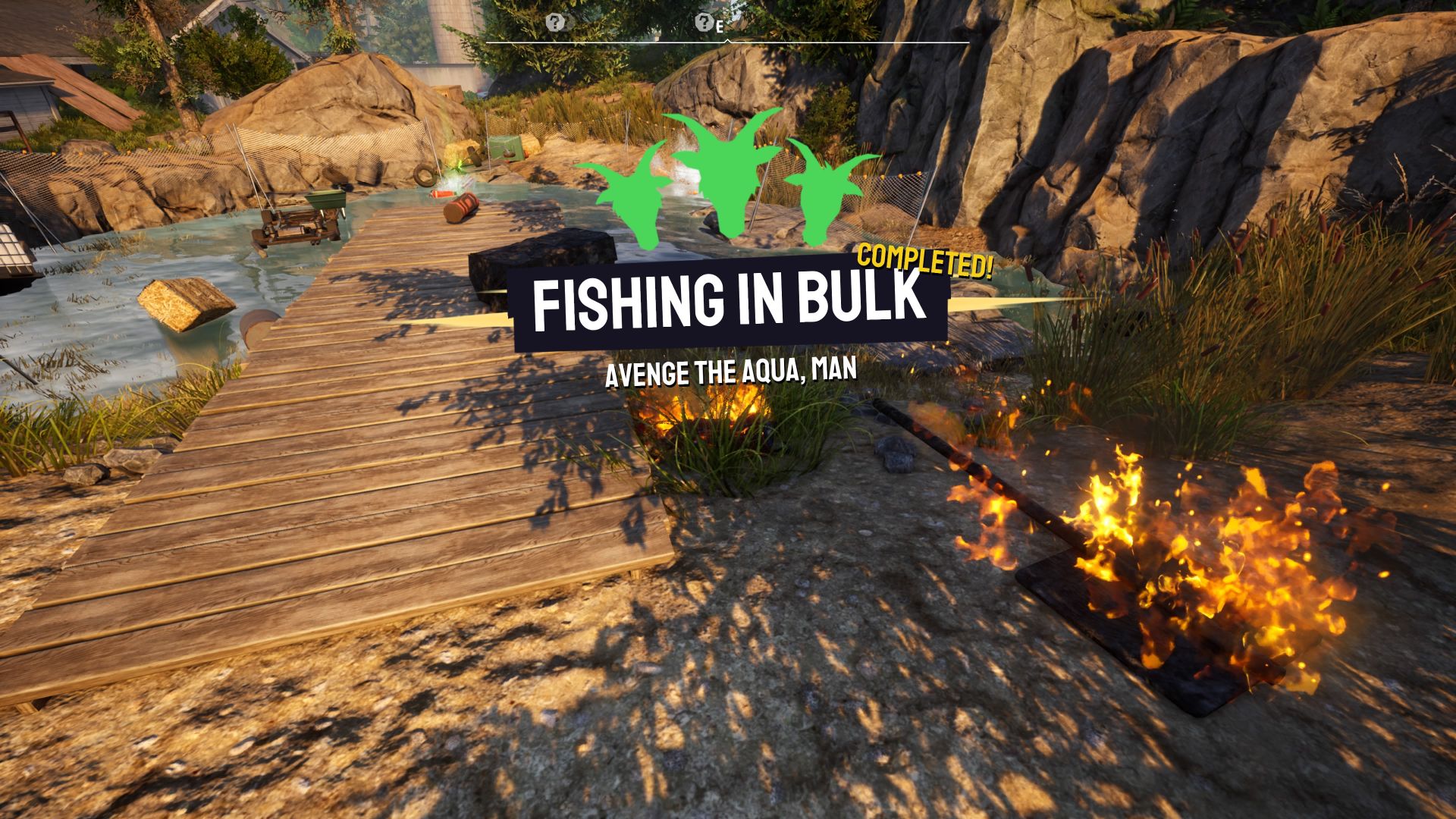1456x819 pixels.
Task: Click the question mark icon beside the E prompt
Action: coord(704,24)
